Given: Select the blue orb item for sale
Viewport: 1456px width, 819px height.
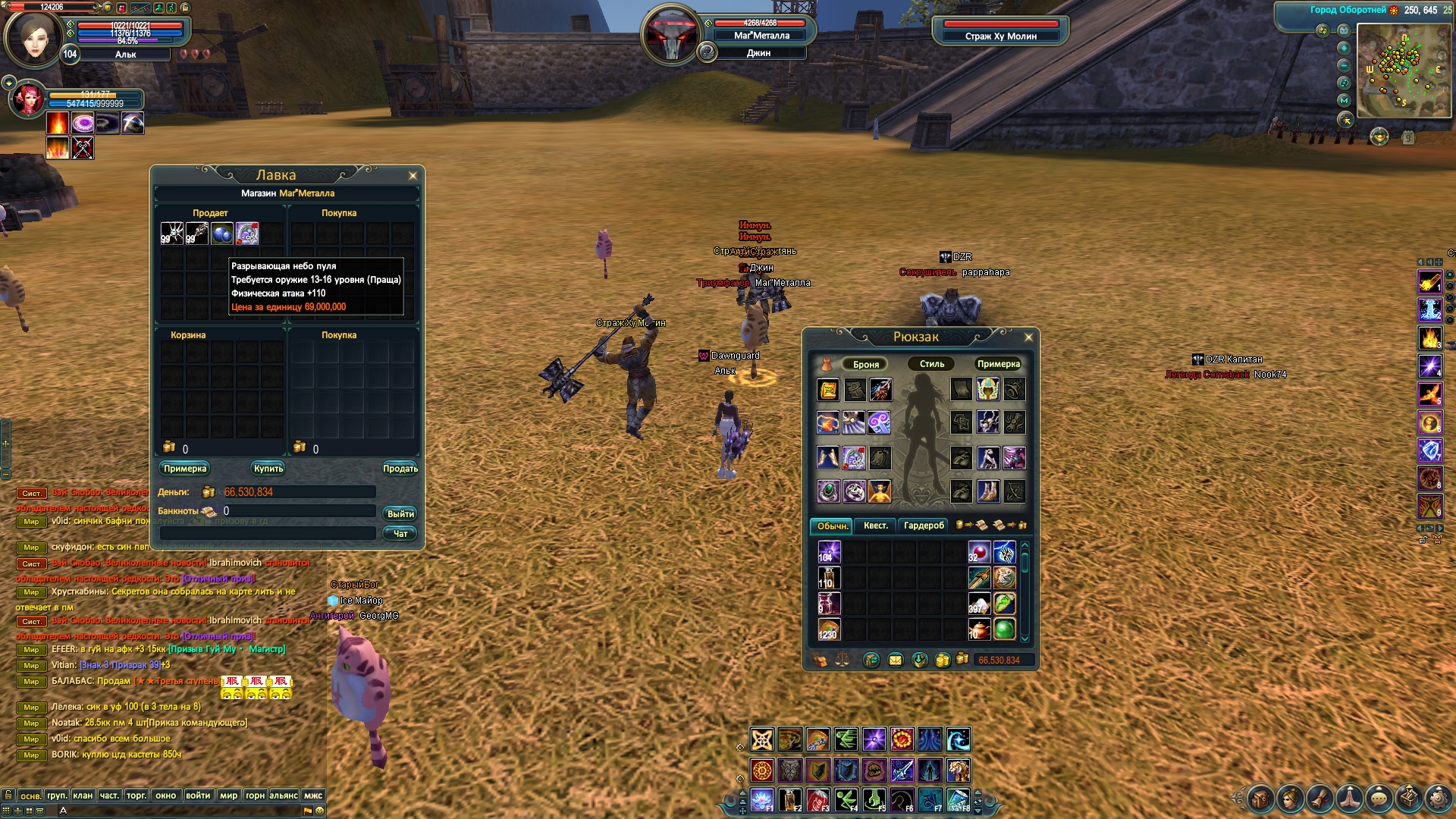Looking at the screenshot, I should click(221, 234).
